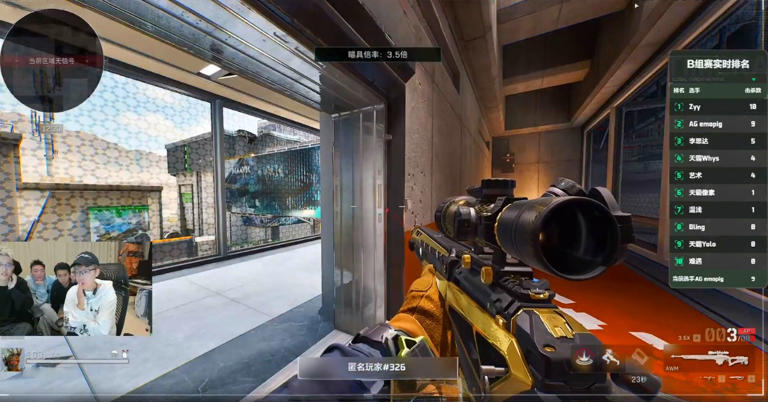Activate the red circular tactical ability icon
The width and height of the screenshot is (768, 402).
(x=583, y=355)
